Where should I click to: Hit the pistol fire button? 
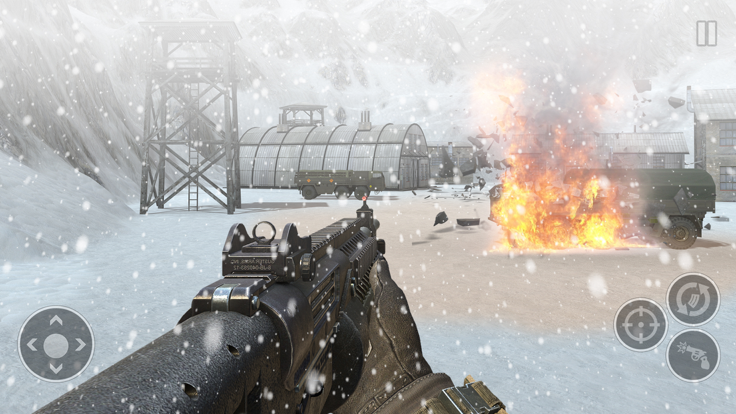[x=693, y=355]
